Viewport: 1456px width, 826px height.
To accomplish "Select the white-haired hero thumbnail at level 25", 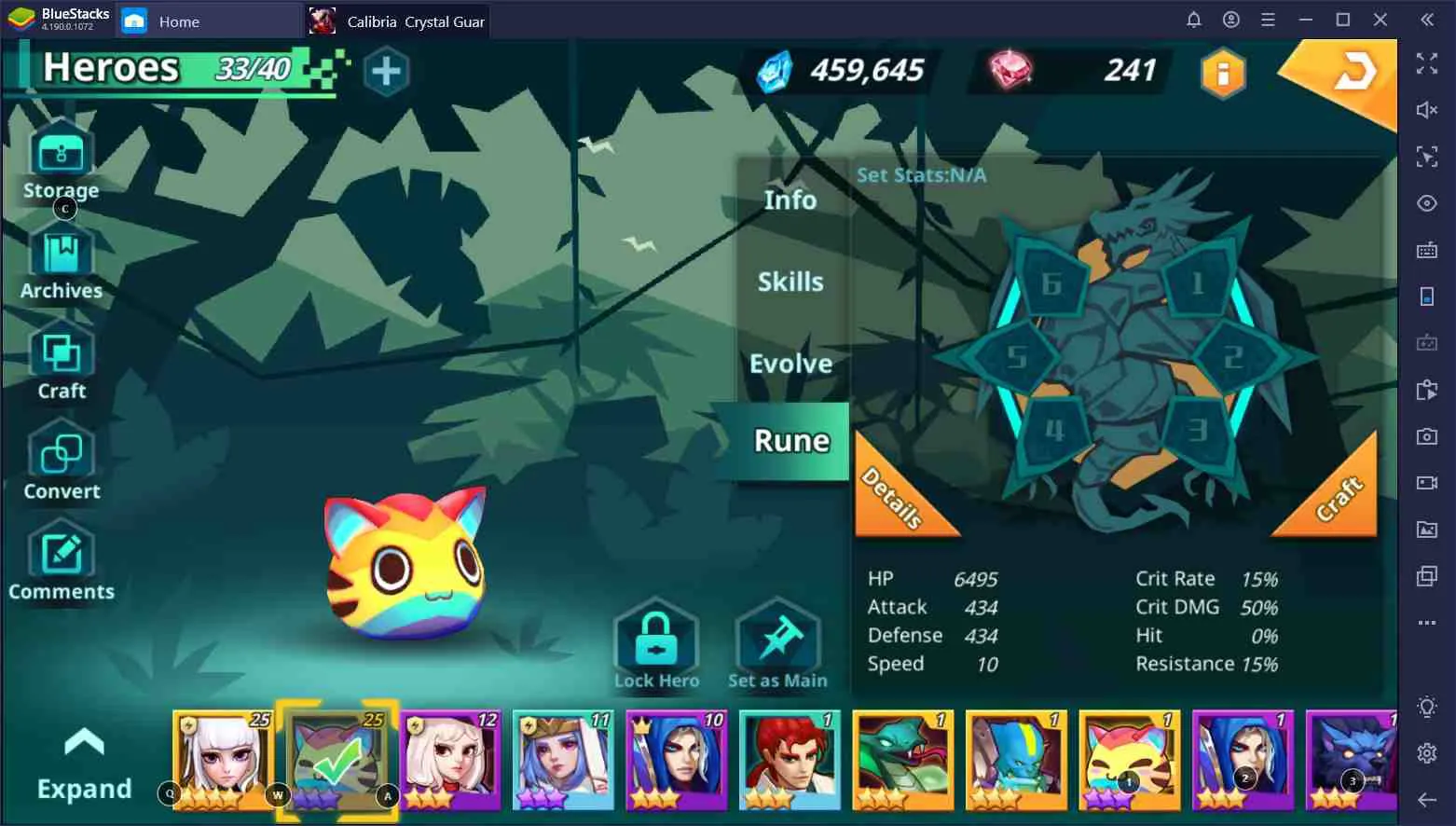I will (x=224, y=760).
